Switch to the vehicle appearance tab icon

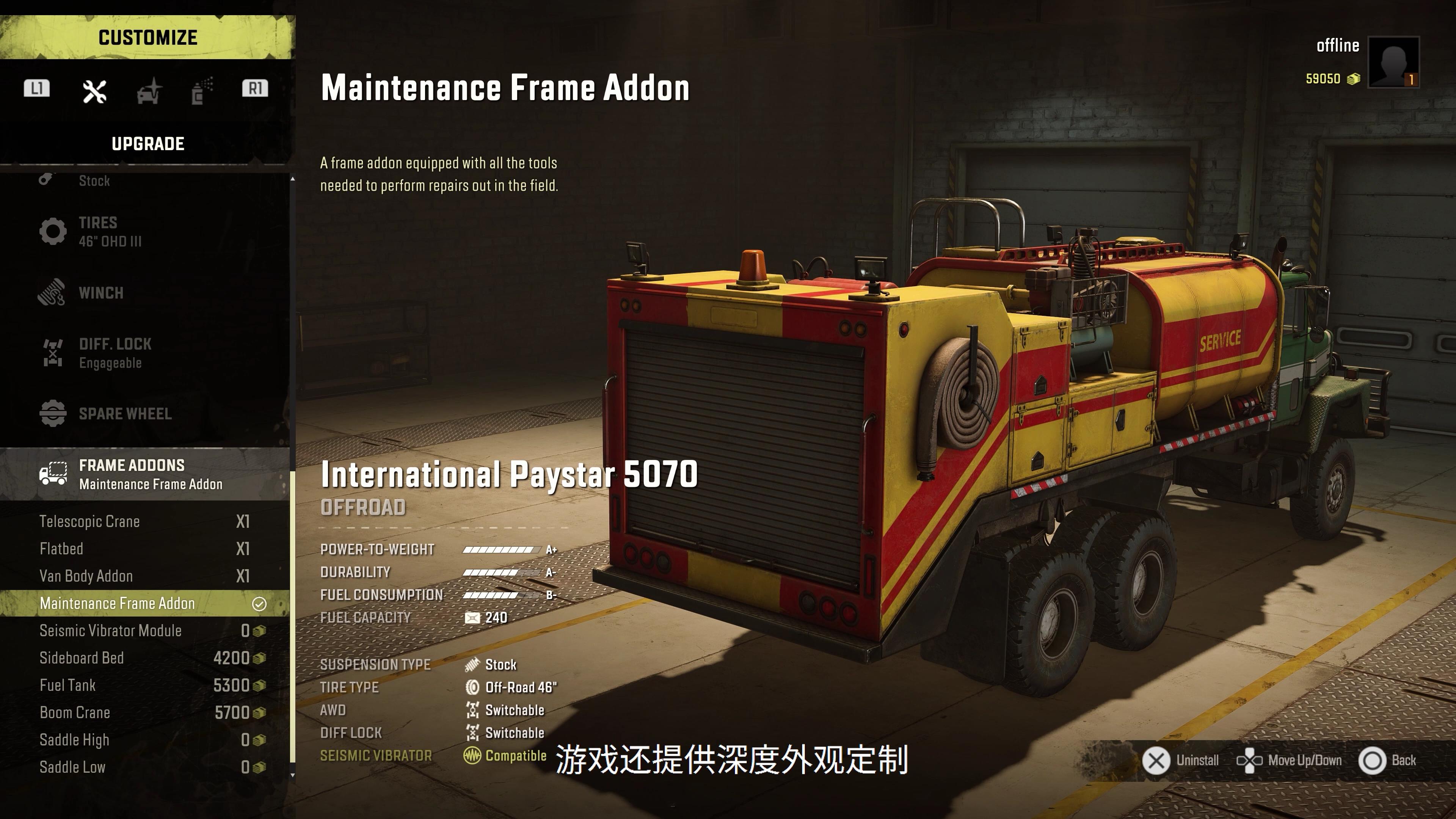[149, 91]
